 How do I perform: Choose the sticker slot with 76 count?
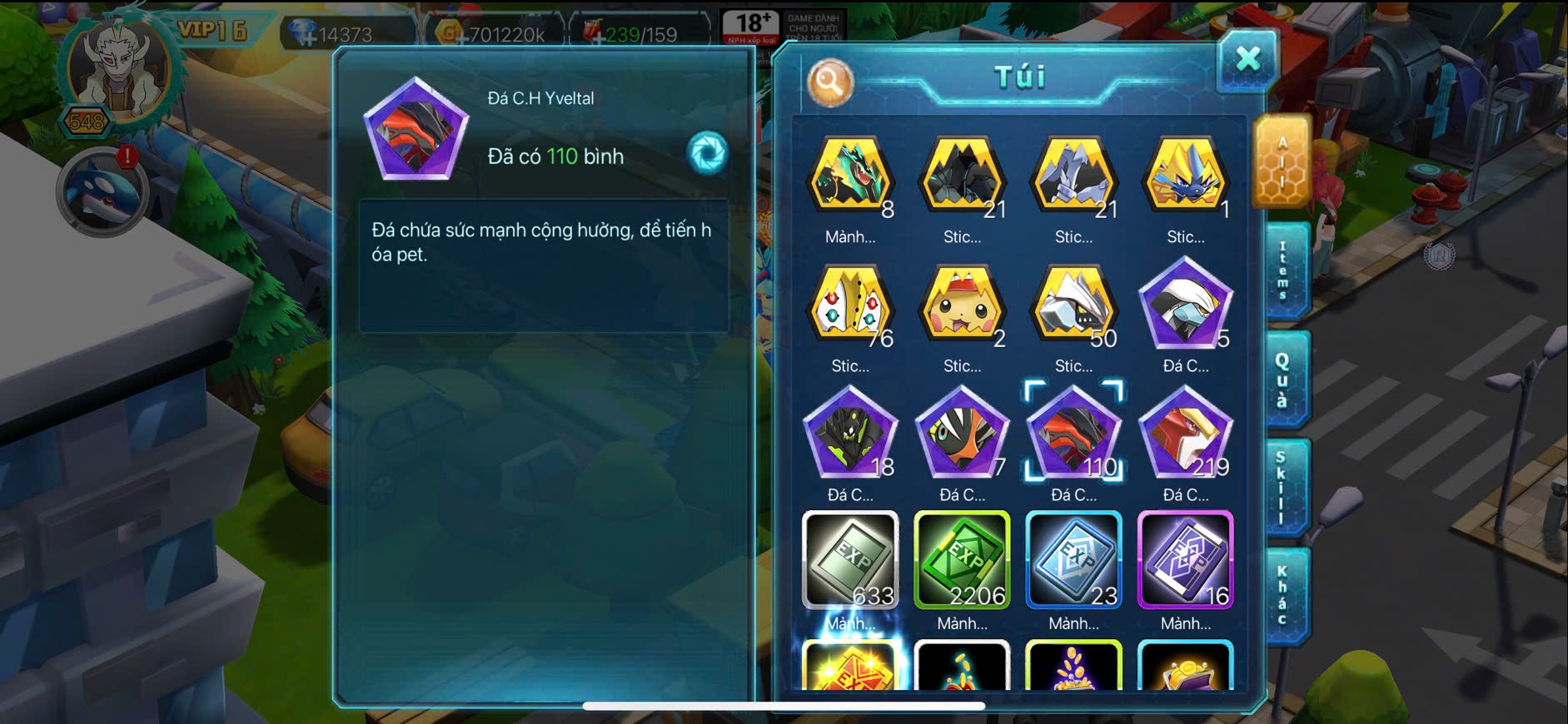tap(850, 309)
